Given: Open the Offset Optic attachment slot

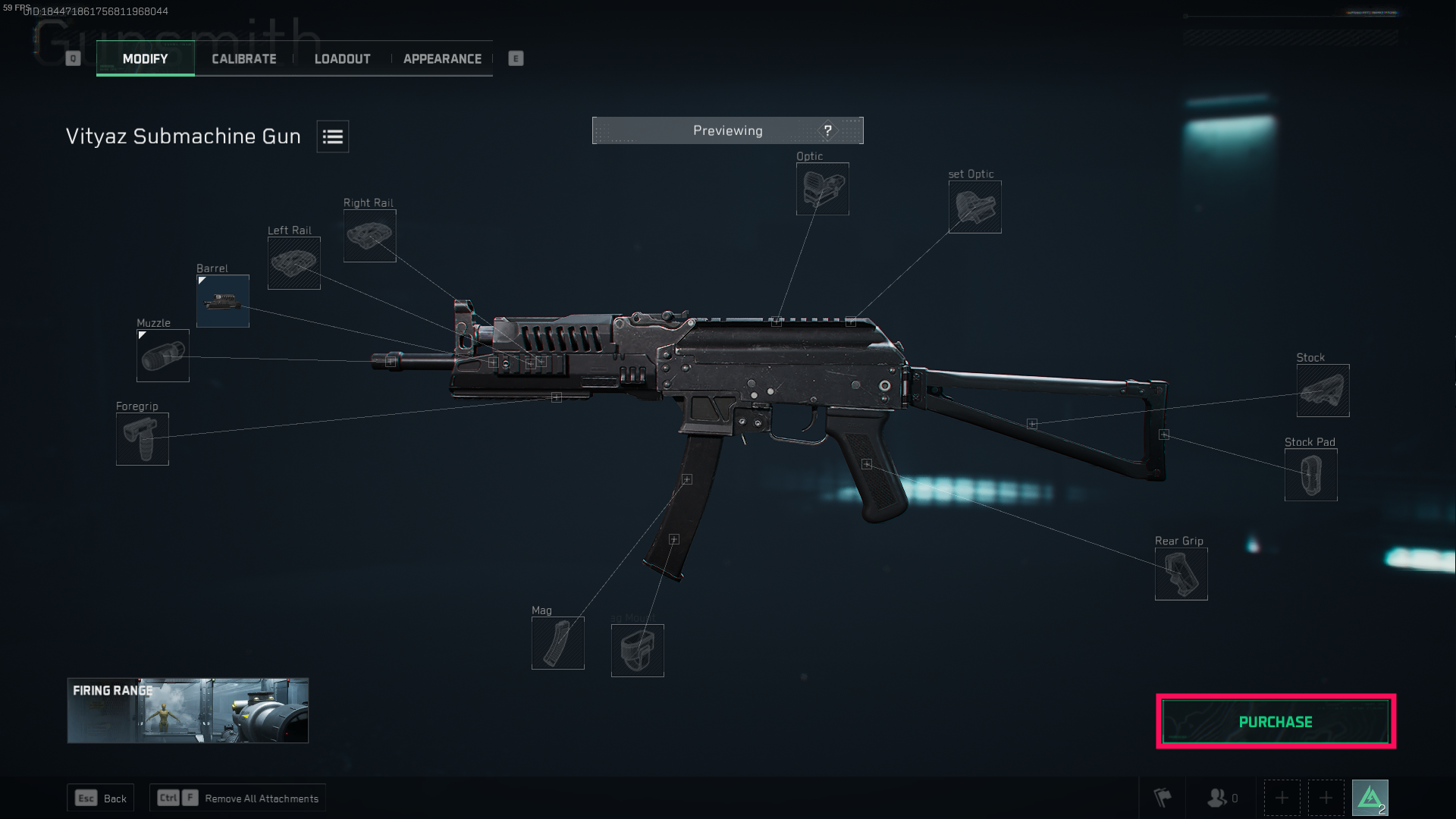Looking at the screenshot, I should 974,207.
